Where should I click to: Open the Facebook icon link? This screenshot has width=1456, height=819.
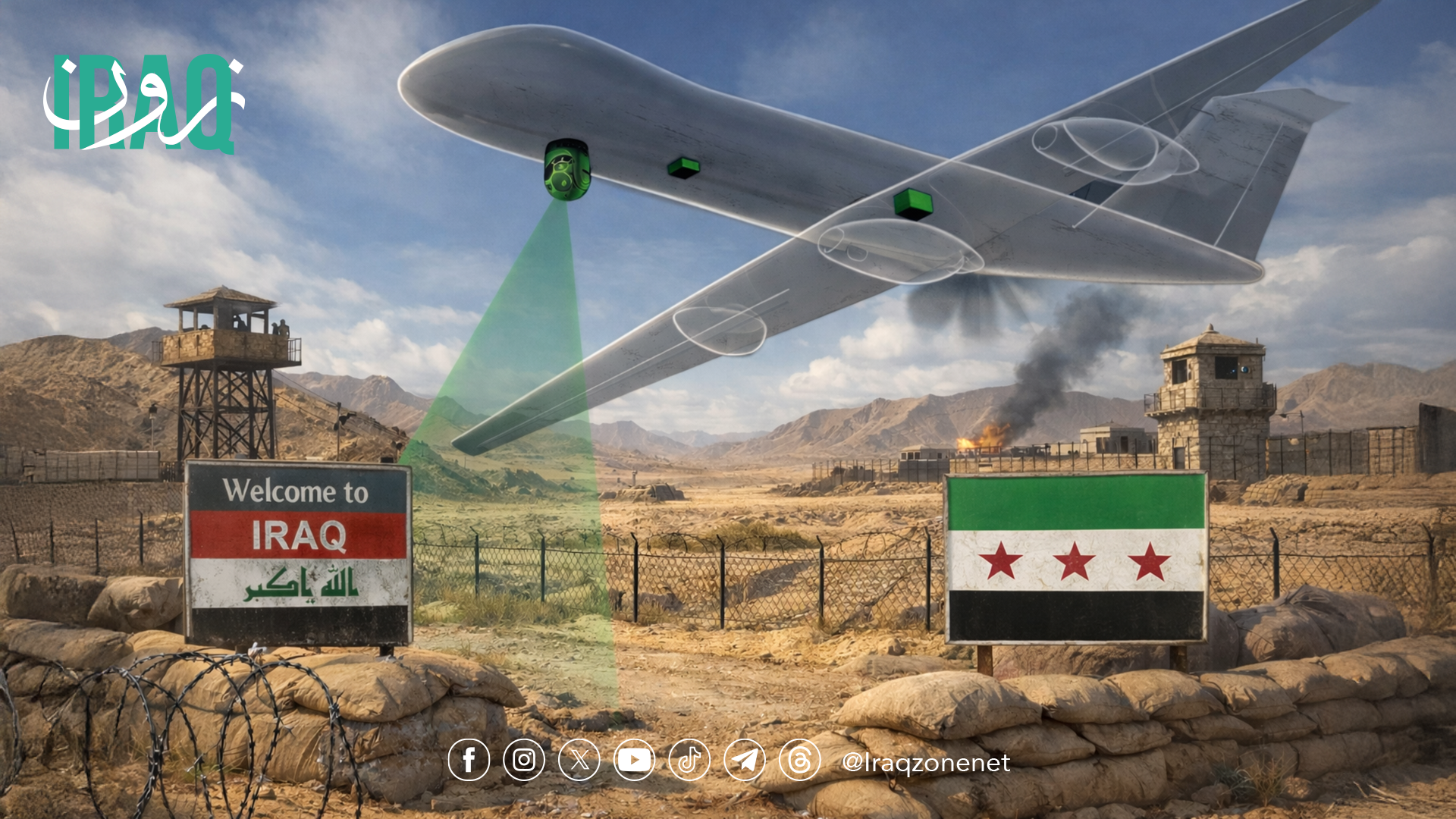[x=469, y=760]
